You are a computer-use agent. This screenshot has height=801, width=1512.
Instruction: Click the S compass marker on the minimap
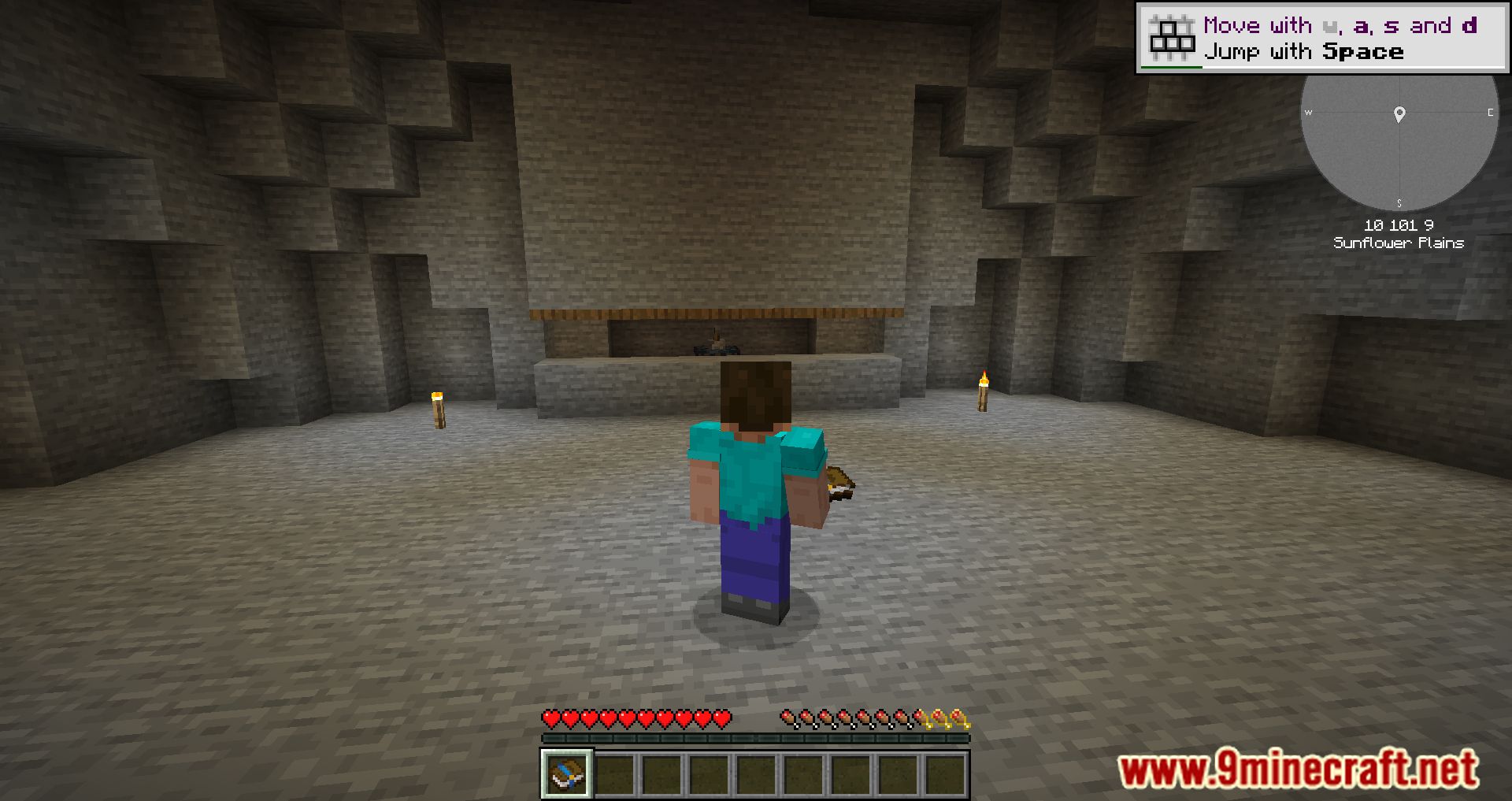(1400, 203)
